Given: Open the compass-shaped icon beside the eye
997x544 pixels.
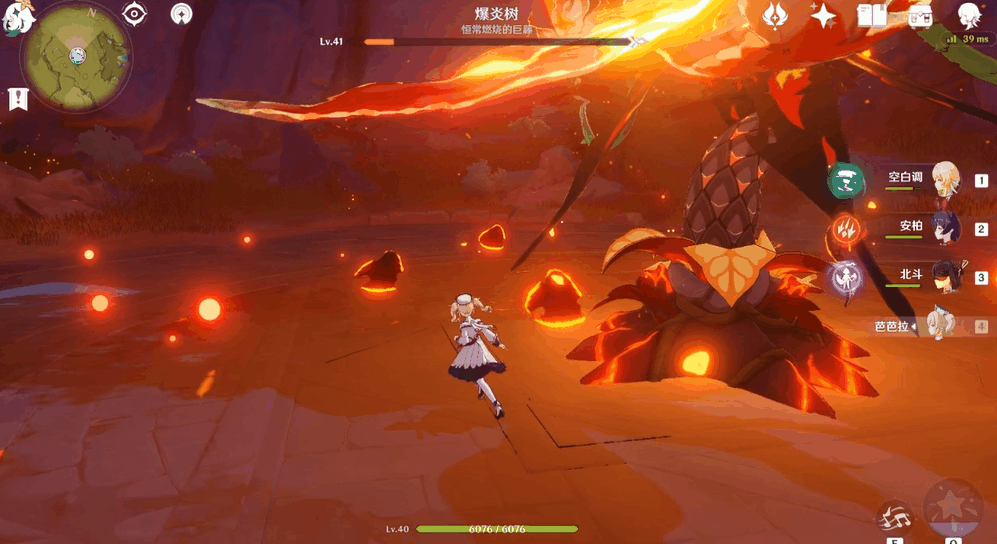Looking at the screenshot, I should pyautogui.click(x=181, y=14).
